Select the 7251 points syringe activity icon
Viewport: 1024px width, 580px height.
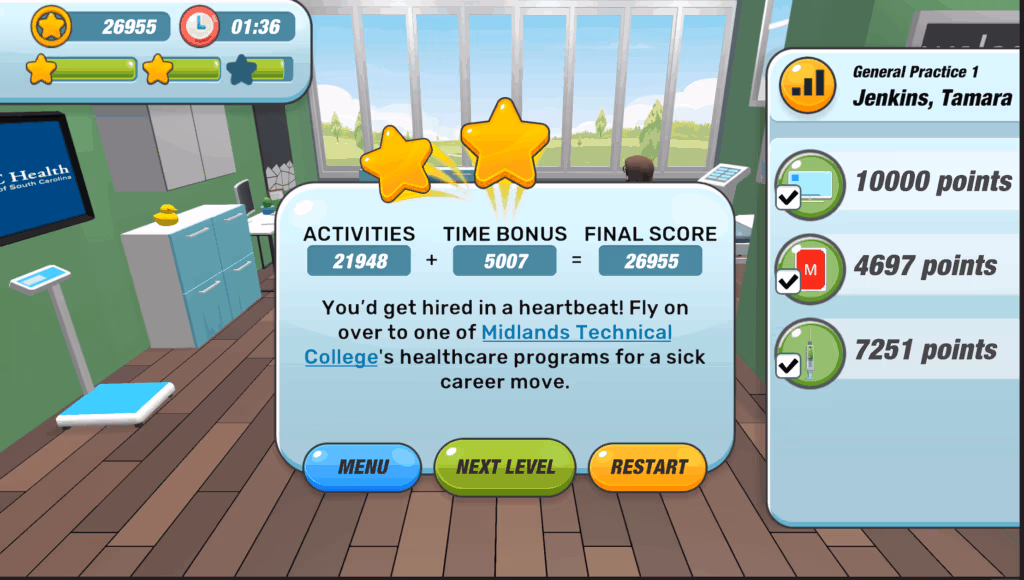(810, 352)
